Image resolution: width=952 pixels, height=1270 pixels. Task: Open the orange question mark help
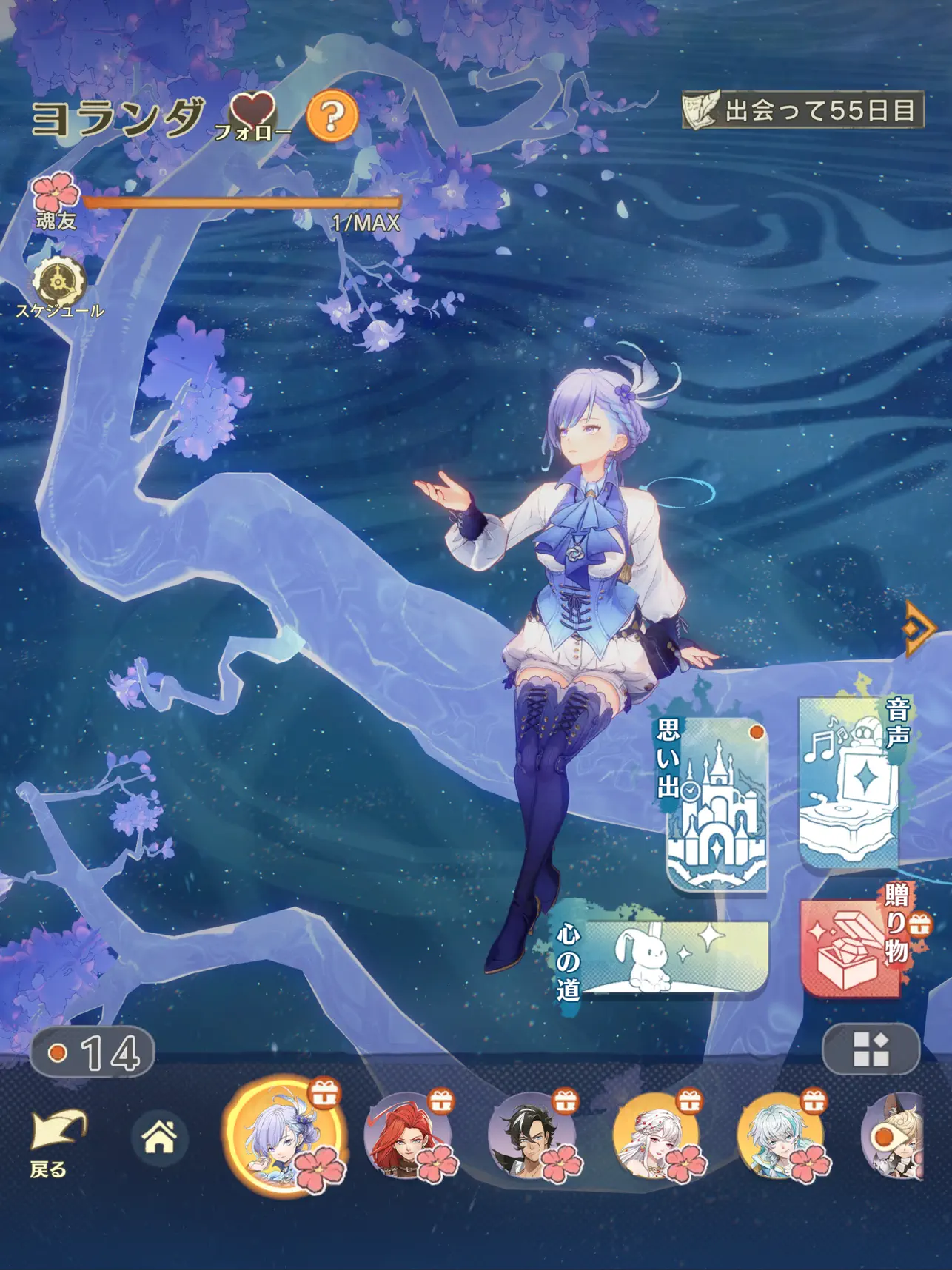click(x=332, y=115)
